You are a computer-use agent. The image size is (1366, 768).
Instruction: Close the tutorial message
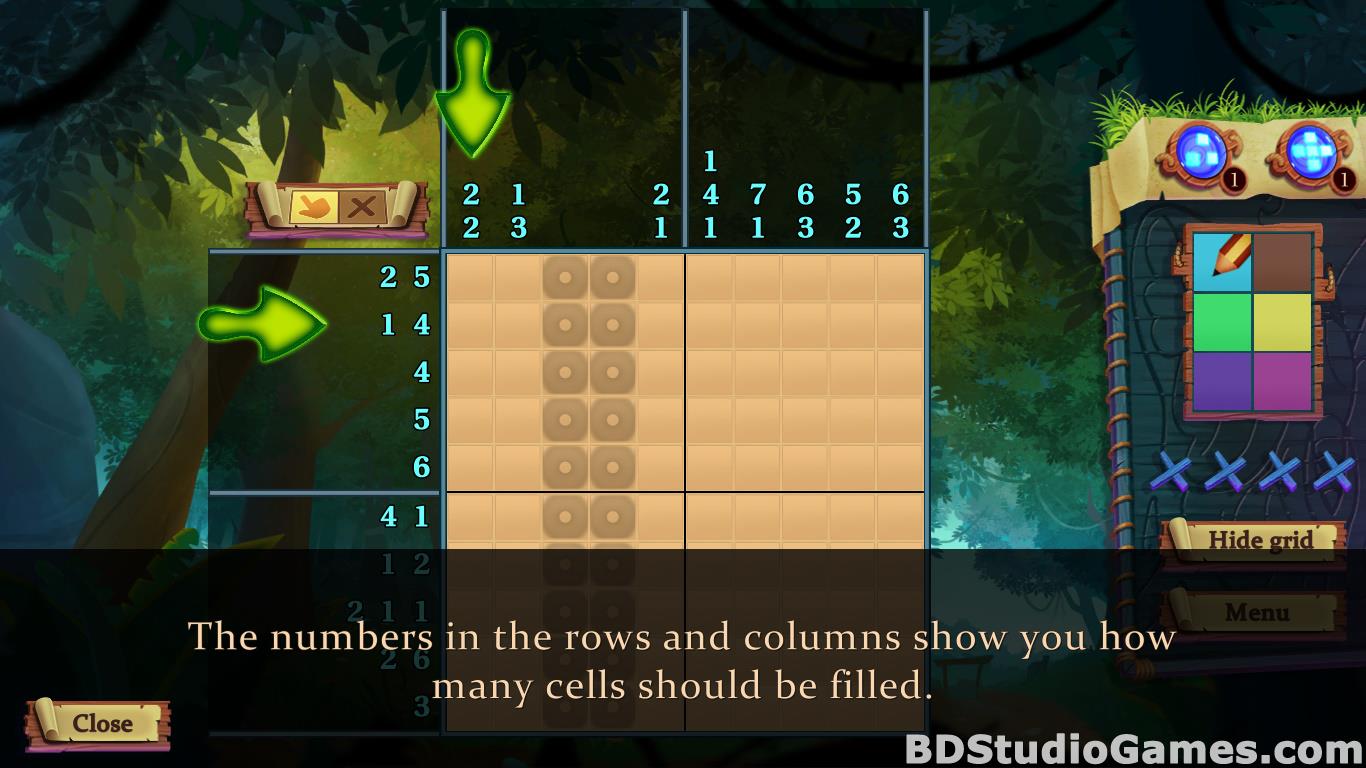click(101, 723)
